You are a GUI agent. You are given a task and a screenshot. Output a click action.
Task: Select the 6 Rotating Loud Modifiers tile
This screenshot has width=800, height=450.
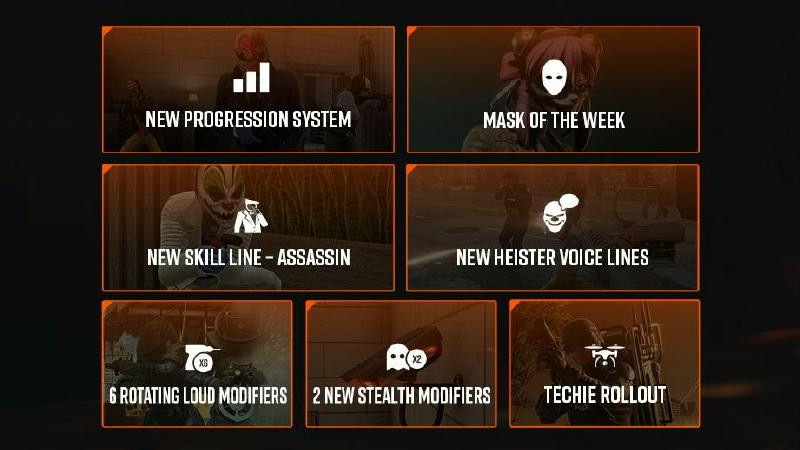(197, 364)
